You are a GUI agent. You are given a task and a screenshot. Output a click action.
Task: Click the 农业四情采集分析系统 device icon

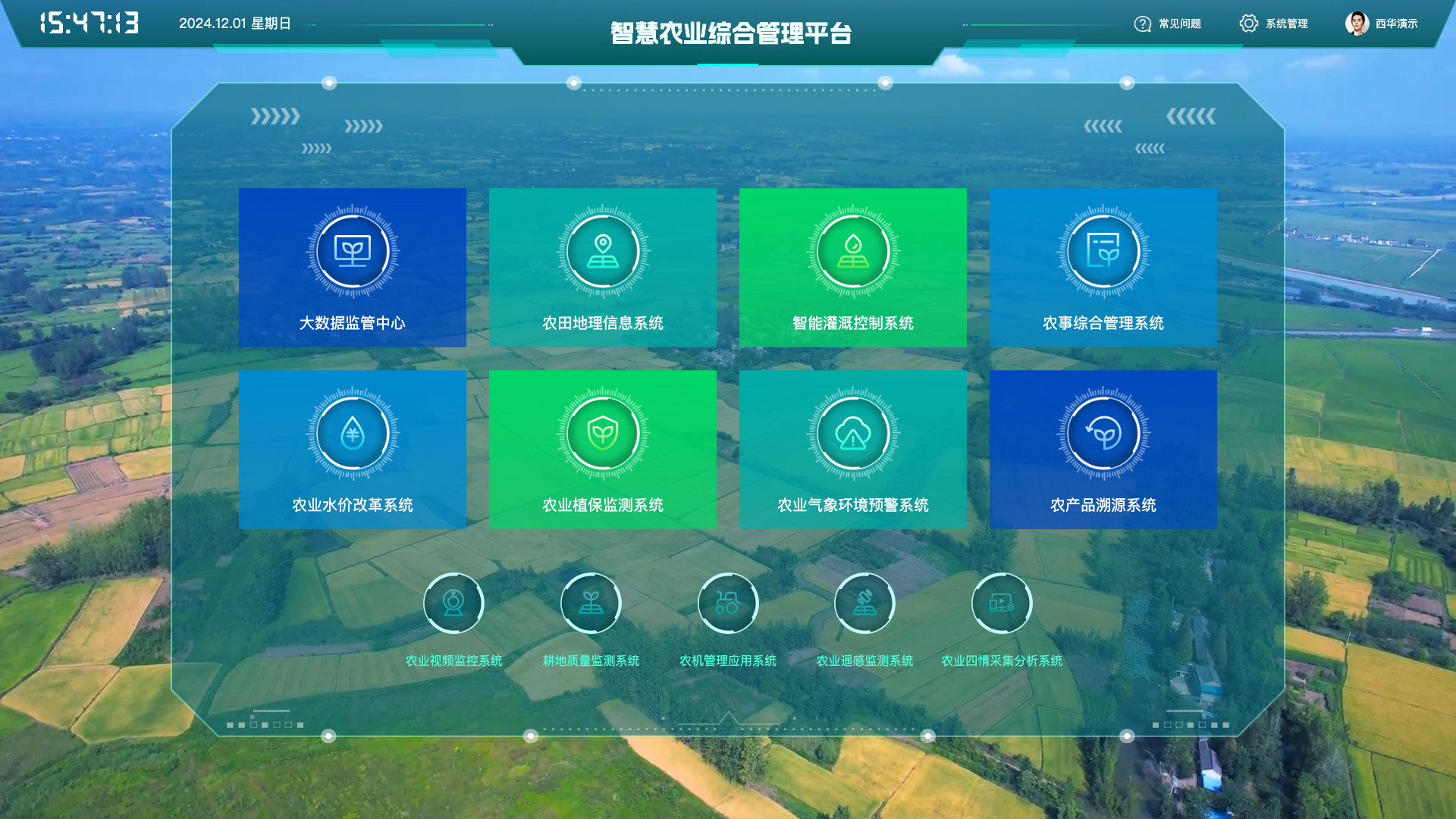coord(1001,603)
